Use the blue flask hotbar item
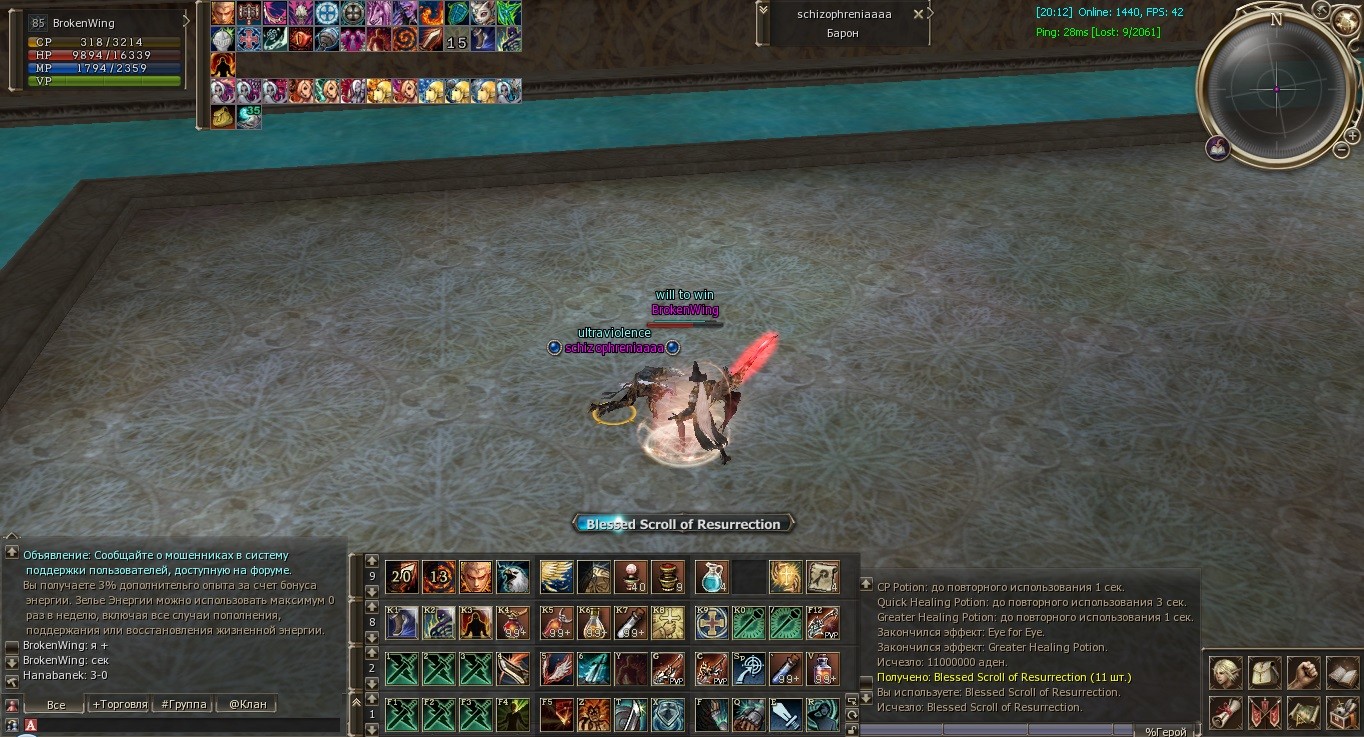The height and width of the screenshot is (737, 1364). coord(711,576)
